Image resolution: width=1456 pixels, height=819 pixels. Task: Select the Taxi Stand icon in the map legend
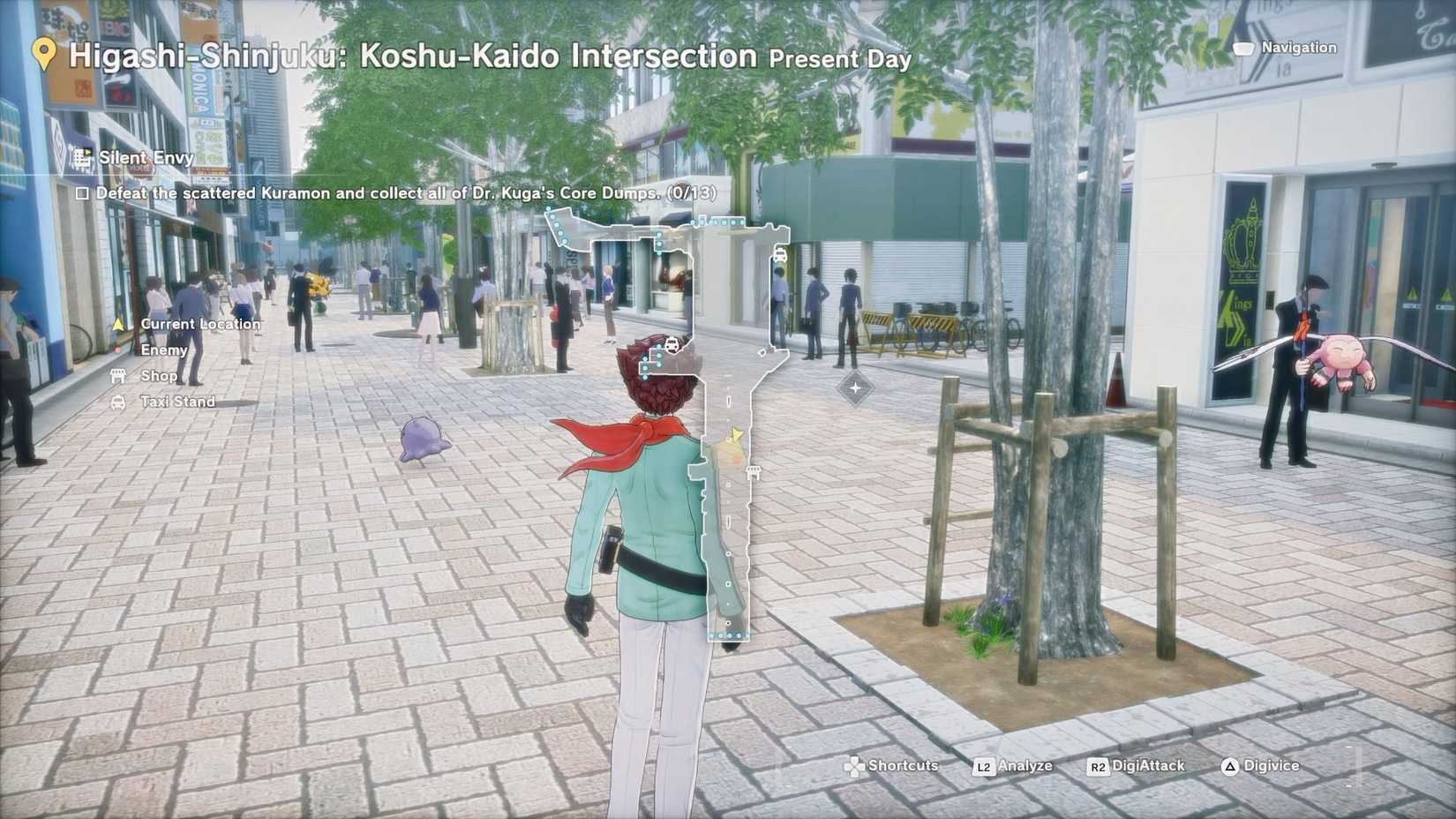[119, 402]
